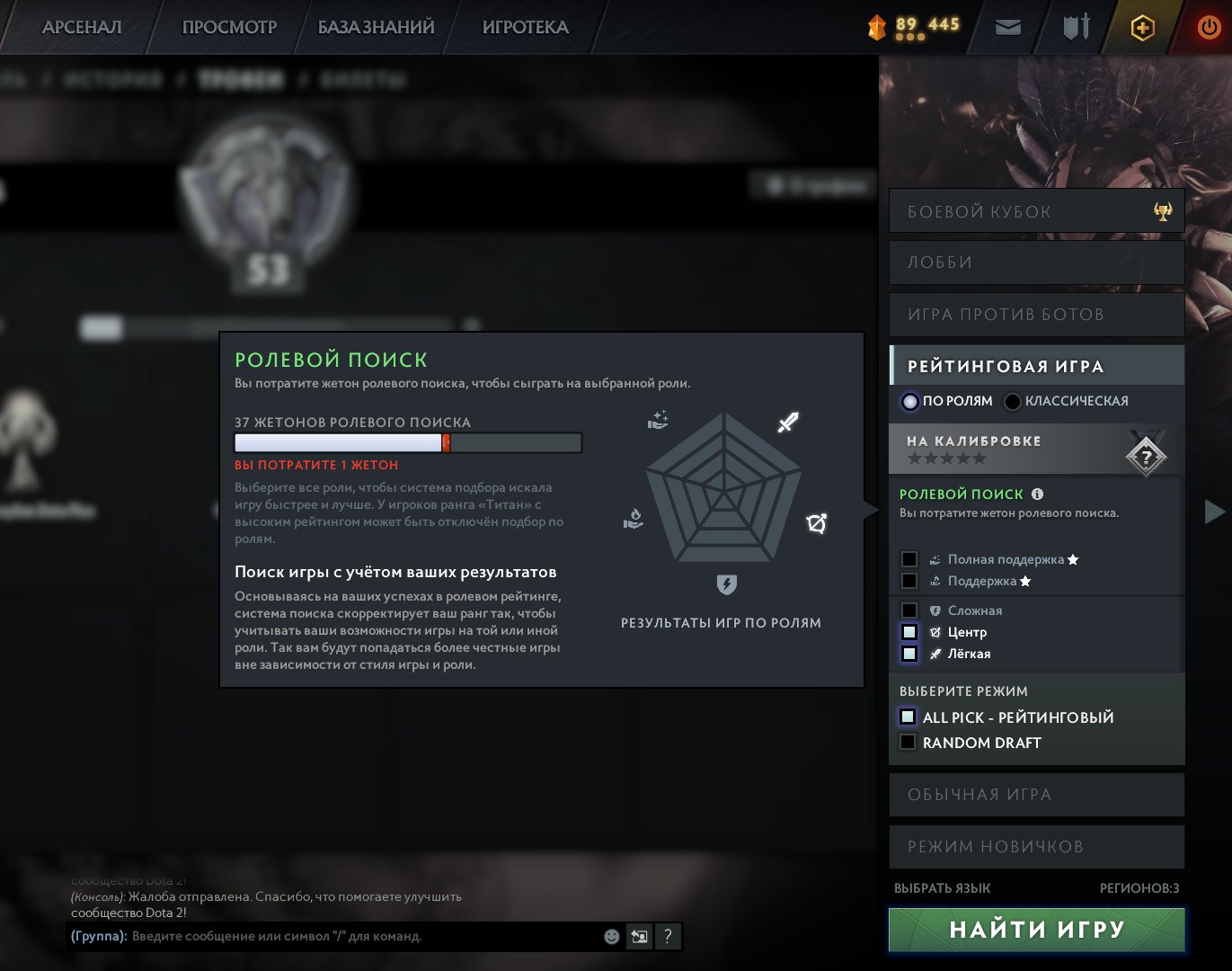The height and width of the screenshot is (971, 1232).
Task: Open the info icon next to РОЛЕВОЙ ПОИСК
Action: point(1039,494)
